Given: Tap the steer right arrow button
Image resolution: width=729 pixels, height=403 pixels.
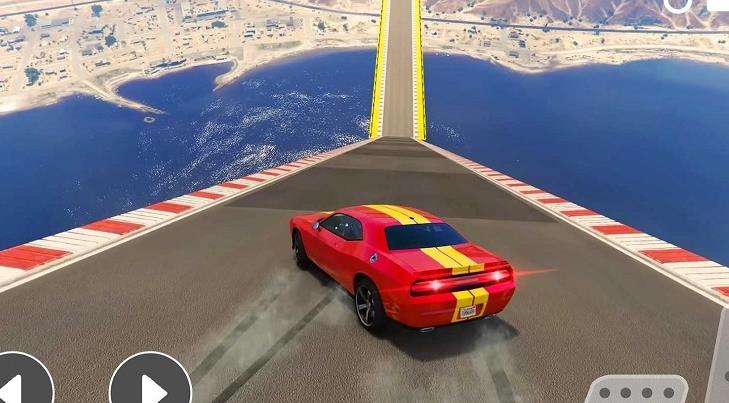Looking at the screenshot, I should [x=150, y=384].
